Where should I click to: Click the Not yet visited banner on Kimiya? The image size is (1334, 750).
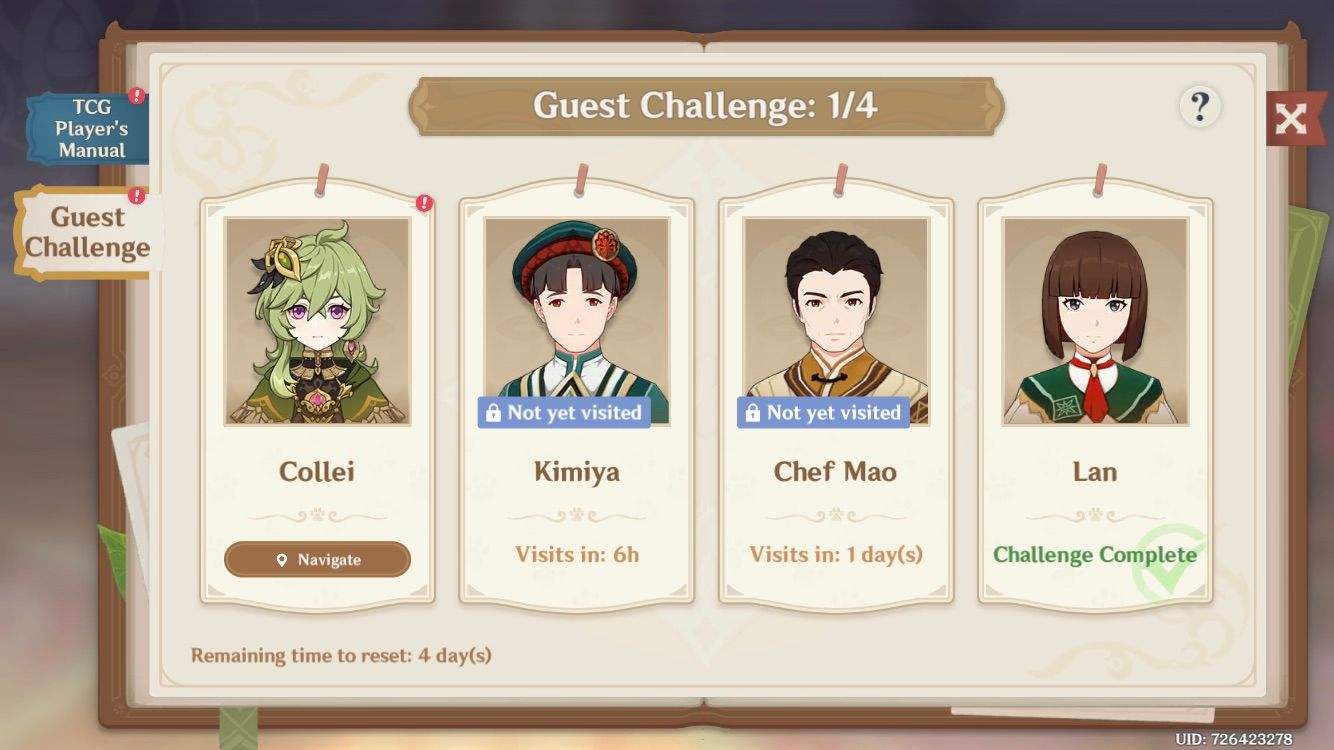point(564,412)
